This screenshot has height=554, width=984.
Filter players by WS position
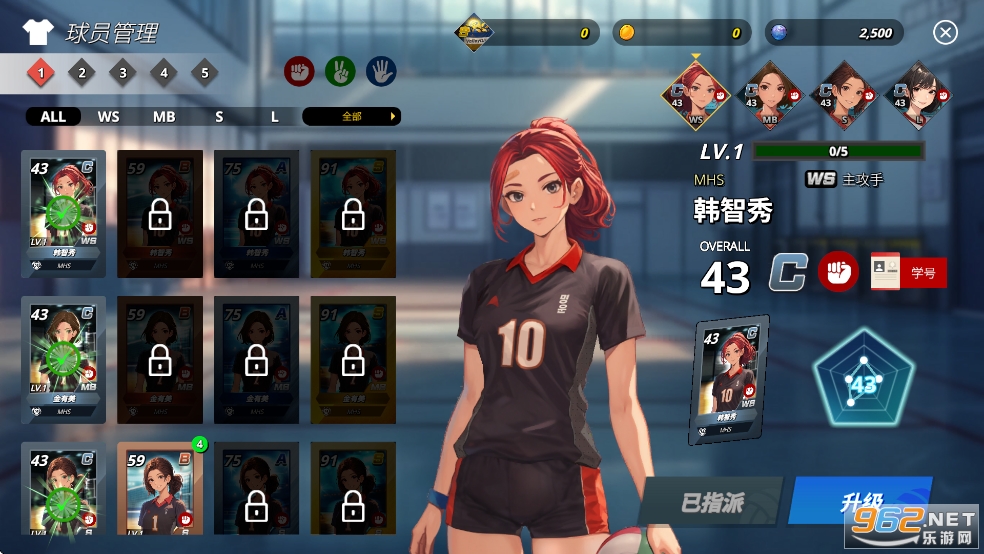[x=108, y=116]
